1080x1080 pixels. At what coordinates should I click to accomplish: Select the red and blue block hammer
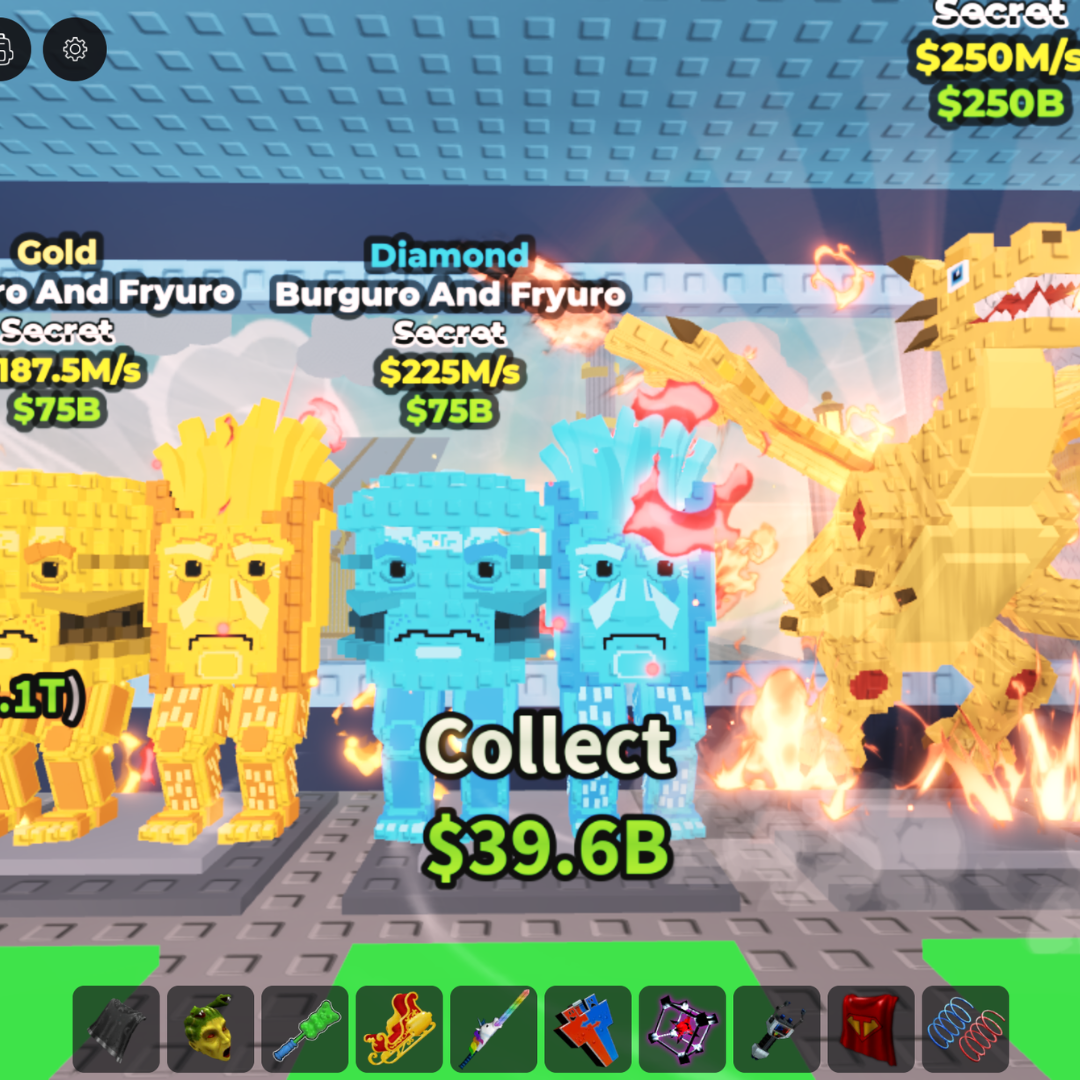(588, 1029)
